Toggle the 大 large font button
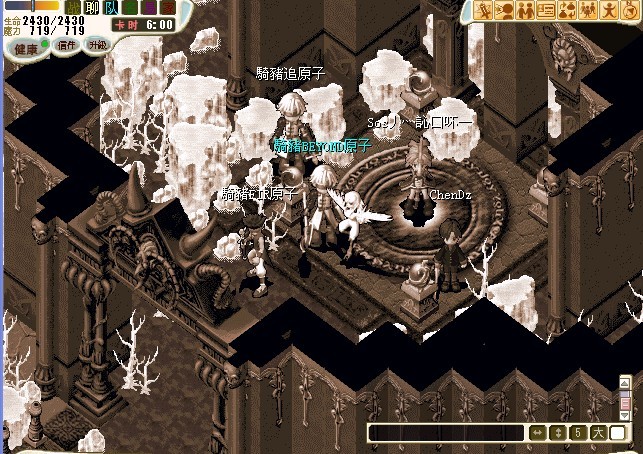Viewport: 643px width, 454px height. coord(597,433)
